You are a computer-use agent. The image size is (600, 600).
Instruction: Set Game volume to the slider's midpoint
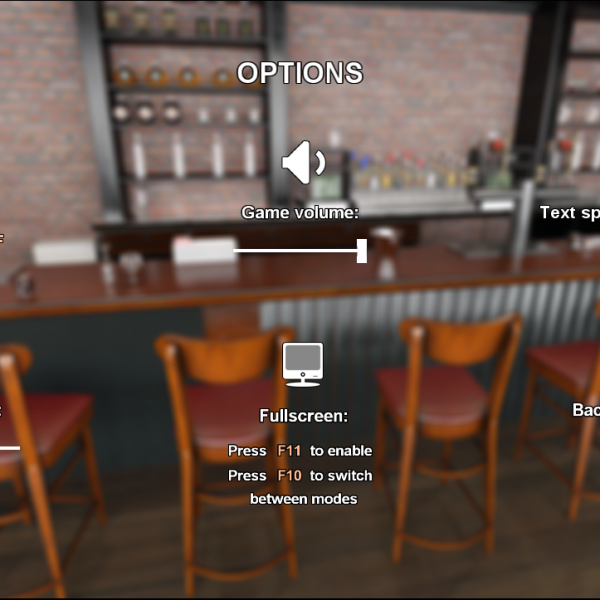pyautogui.click(x=299, y=251)
